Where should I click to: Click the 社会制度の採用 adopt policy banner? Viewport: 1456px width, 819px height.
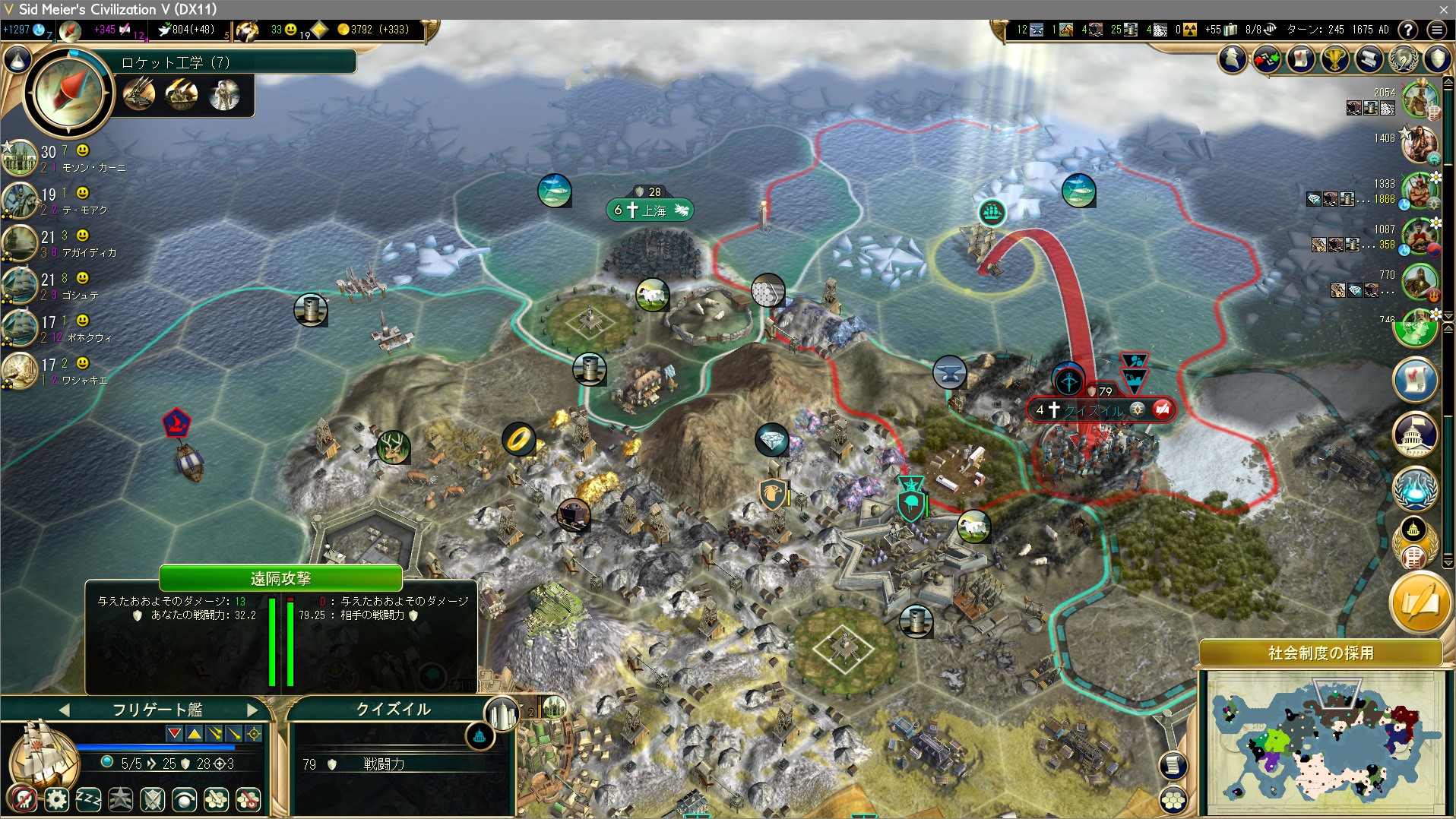1320,653
